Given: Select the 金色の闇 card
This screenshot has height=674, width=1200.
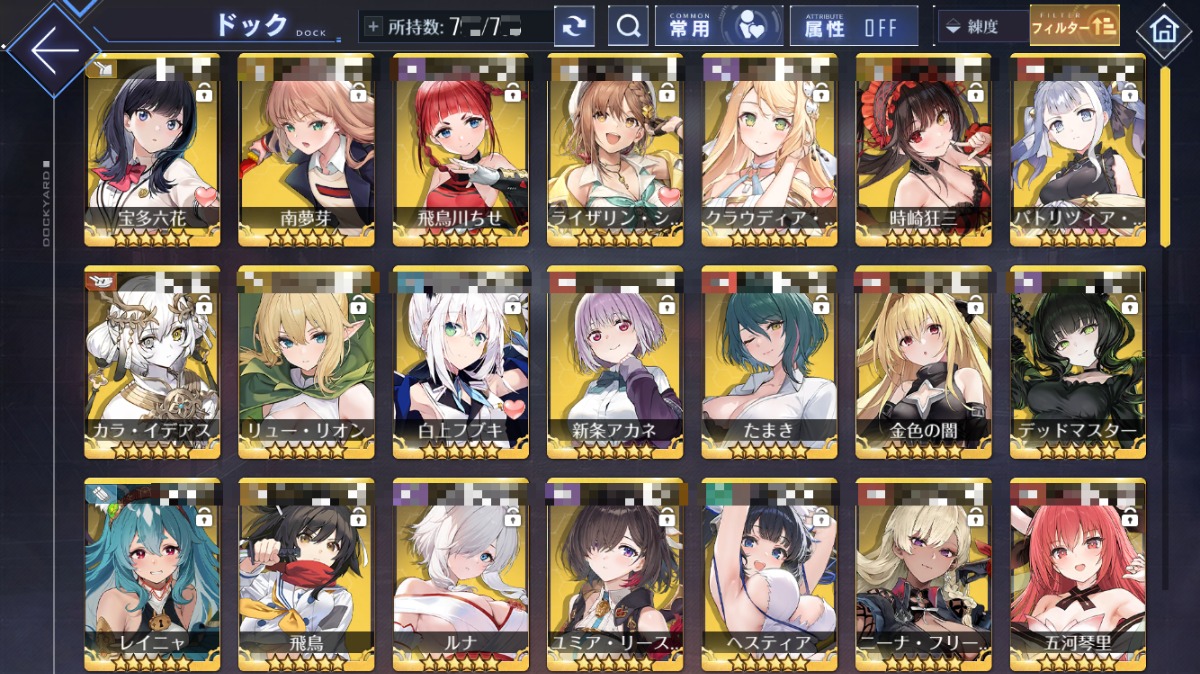Looking at the screenshot, I should (x=923, y=360).
